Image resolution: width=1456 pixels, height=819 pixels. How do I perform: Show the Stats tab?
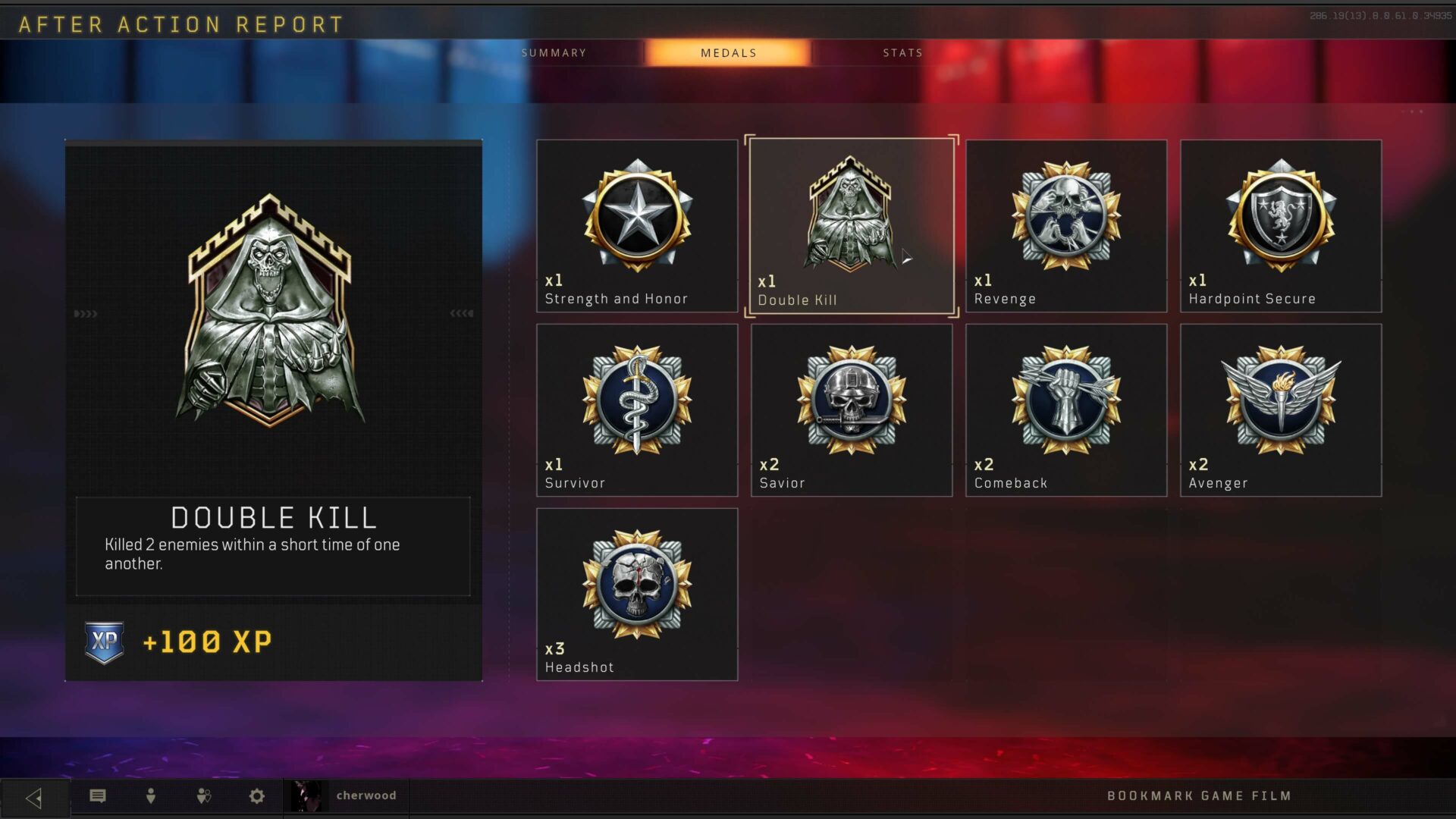(x=902, y=53)
